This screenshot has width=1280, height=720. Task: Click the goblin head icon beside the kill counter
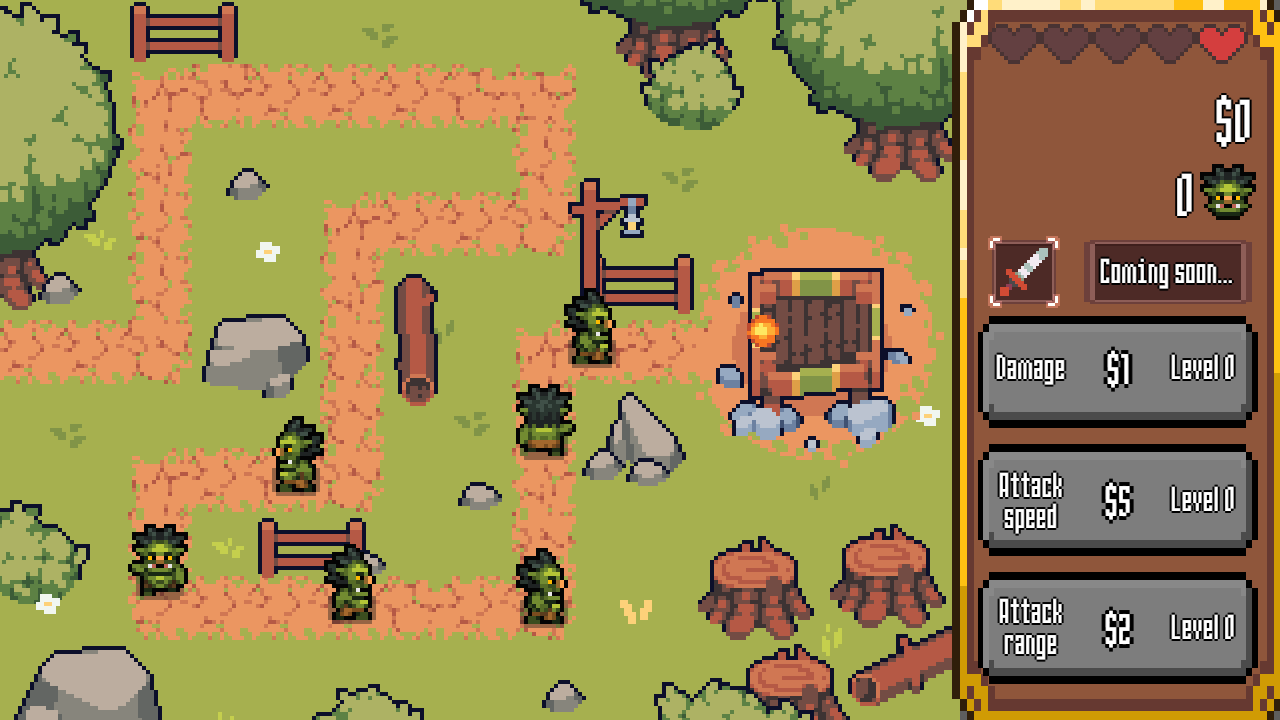[x=1226, y=193]
